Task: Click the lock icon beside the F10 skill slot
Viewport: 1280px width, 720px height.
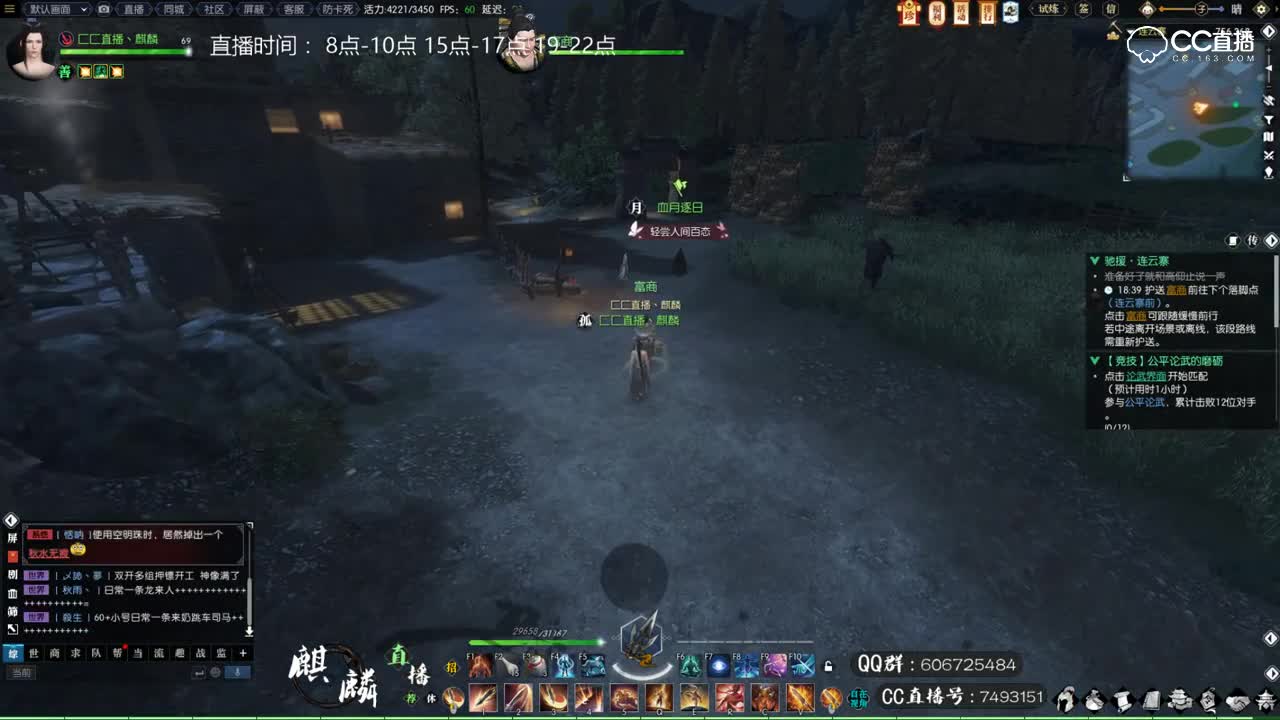Action: tap(827, 664)
